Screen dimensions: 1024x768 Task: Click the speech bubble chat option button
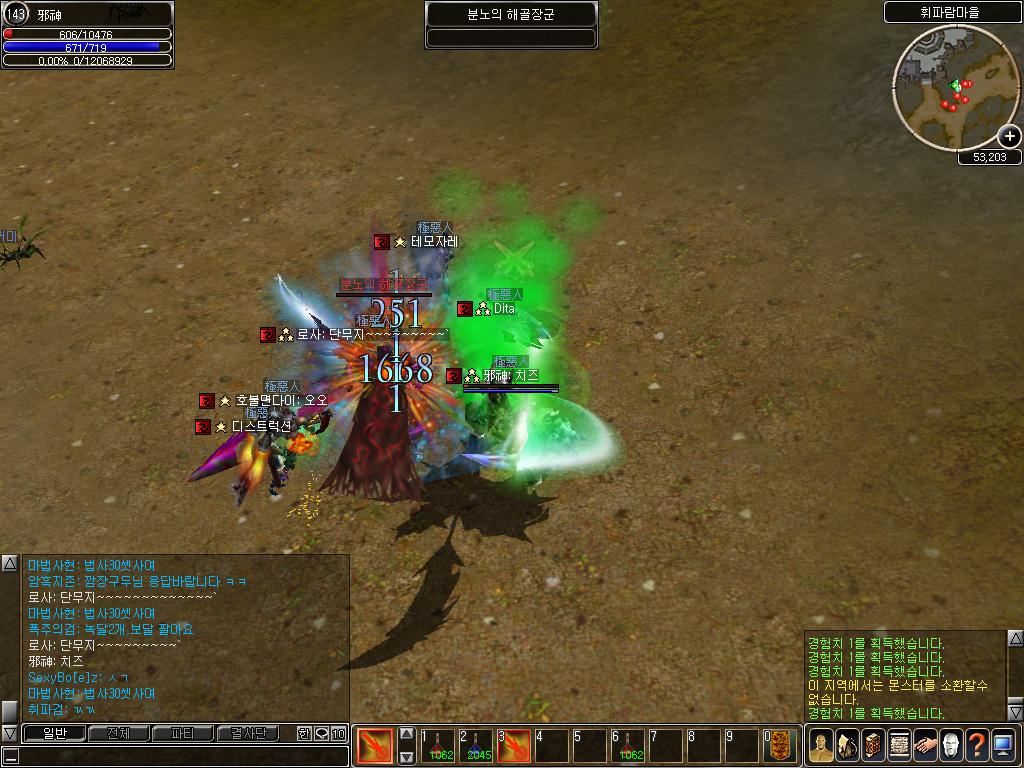click(322, 734)
